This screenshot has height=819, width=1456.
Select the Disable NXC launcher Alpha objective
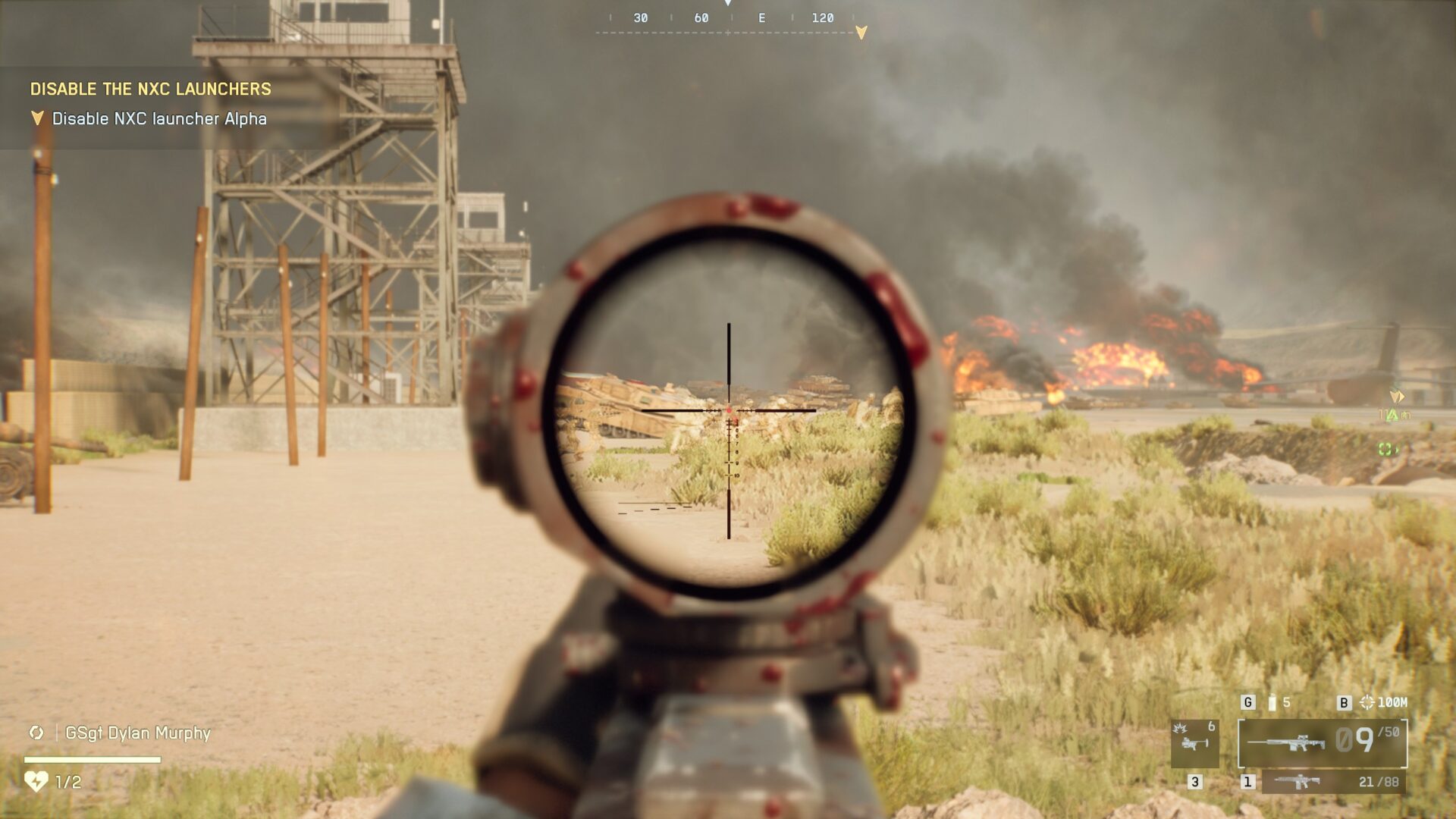(x=158, y=119)
